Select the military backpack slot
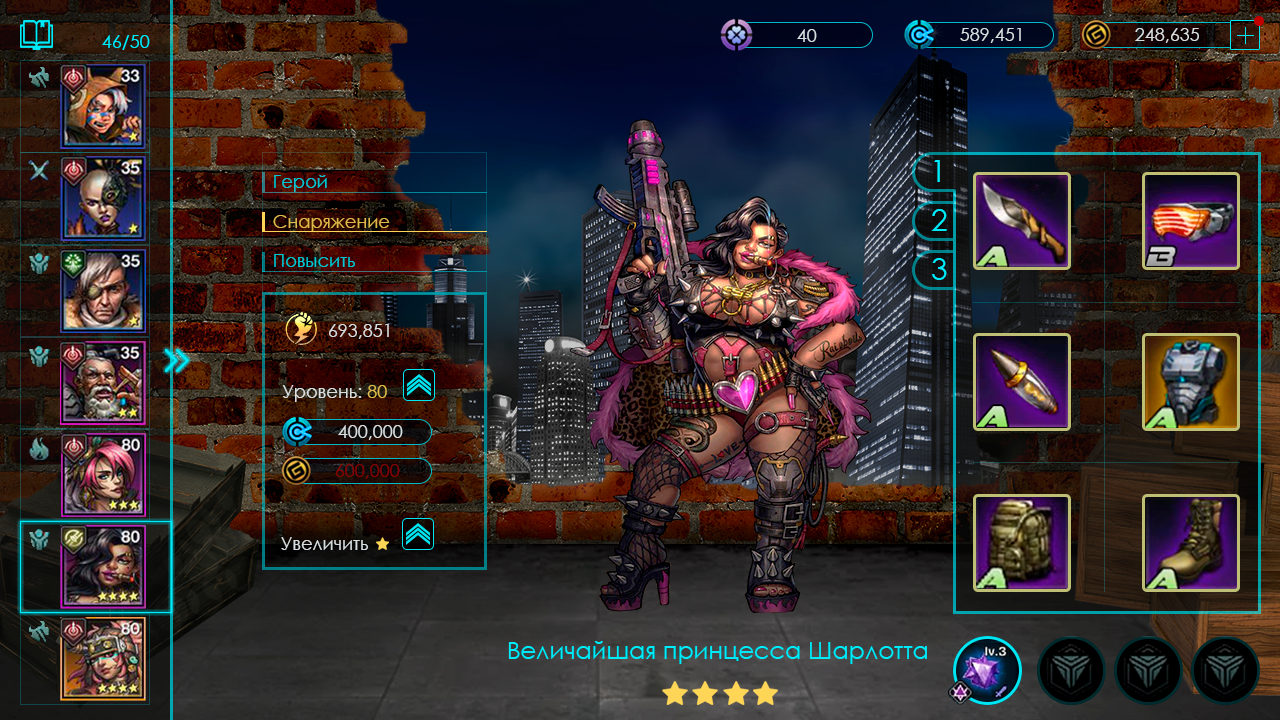 [1021, 542]
